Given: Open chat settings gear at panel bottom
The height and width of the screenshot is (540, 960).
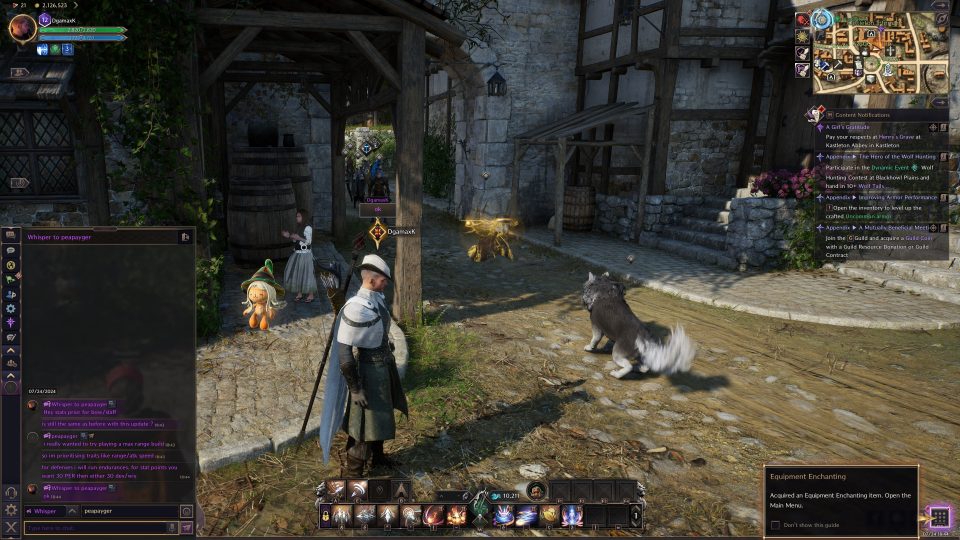Looking at the screenshot, I should (11, 510).
